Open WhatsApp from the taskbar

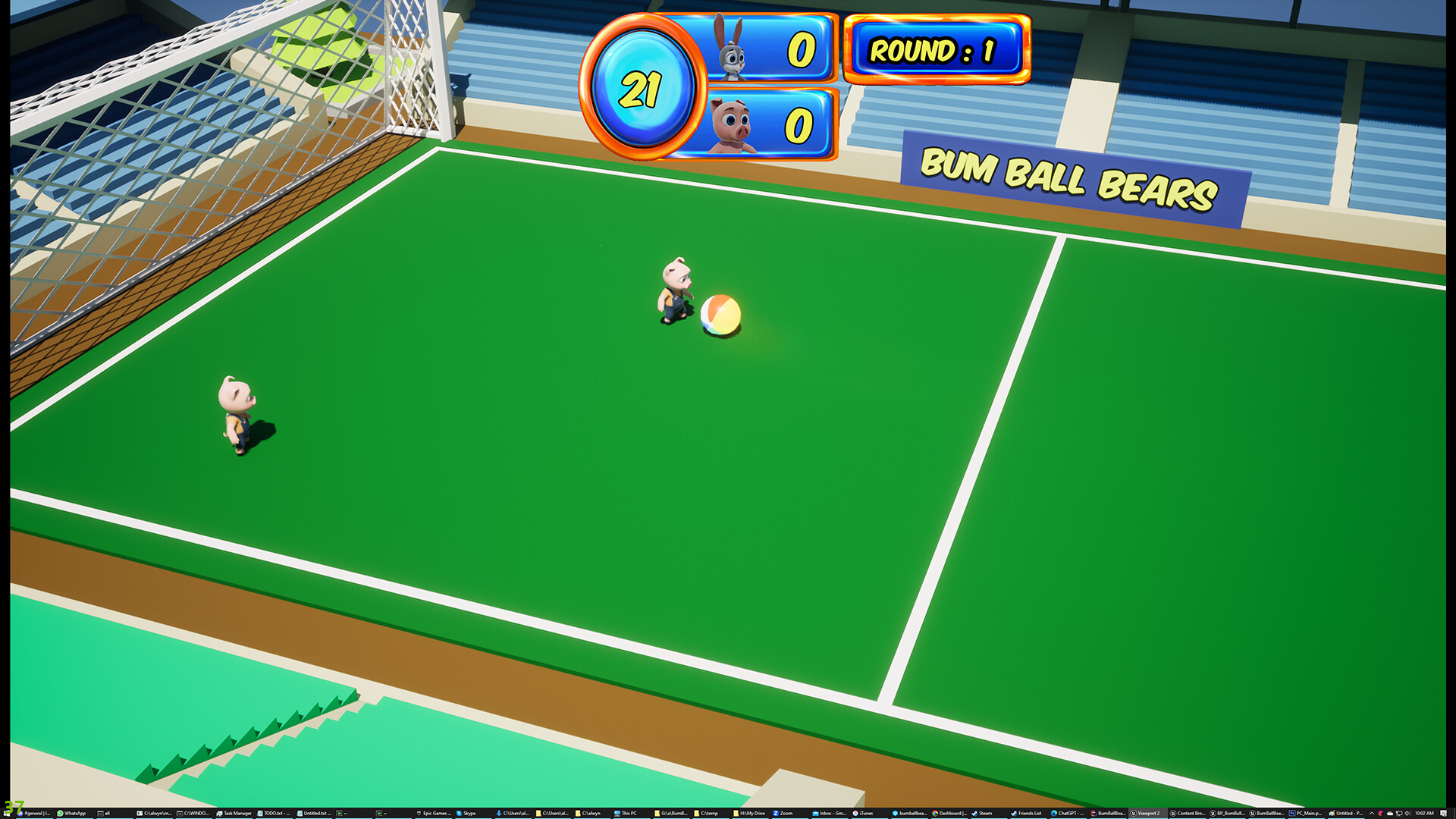(x=75, y=812)
